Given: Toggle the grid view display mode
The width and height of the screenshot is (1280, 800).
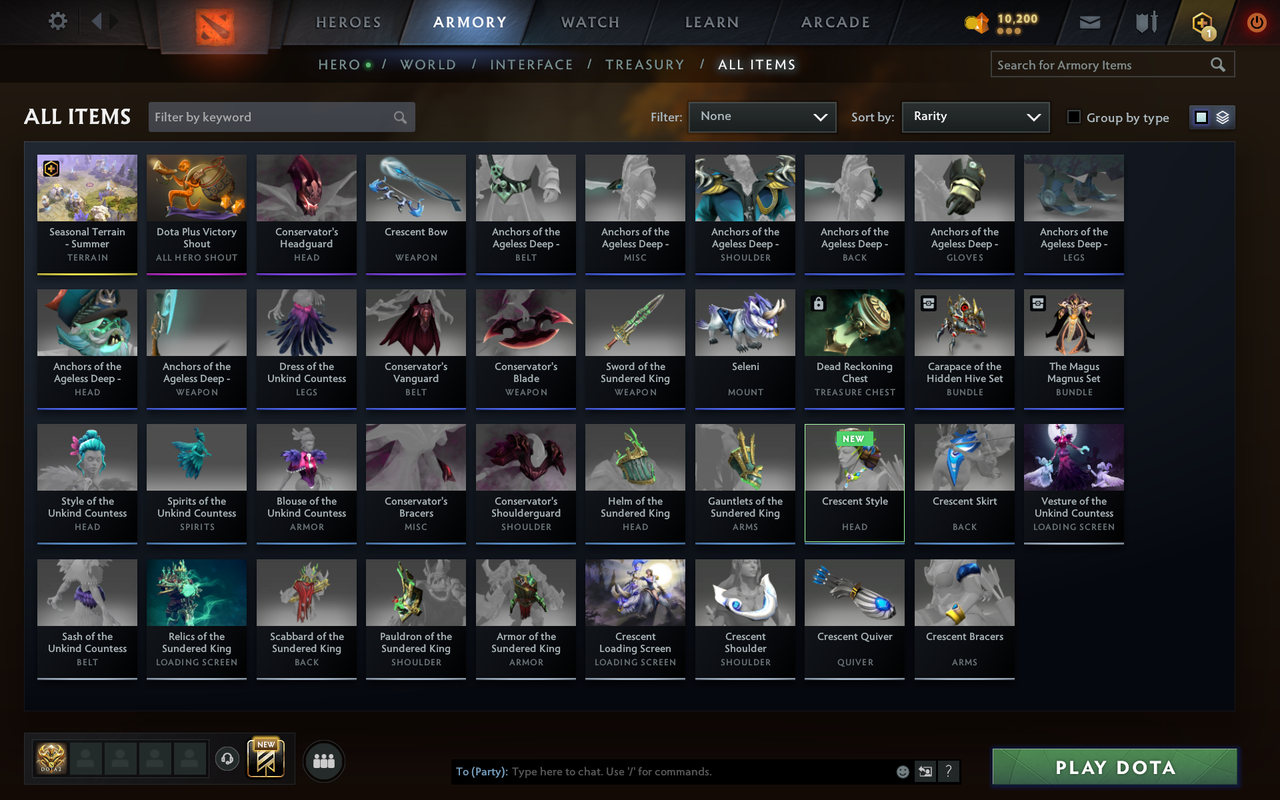Looking at the screenshot, I should (1202, 116).
